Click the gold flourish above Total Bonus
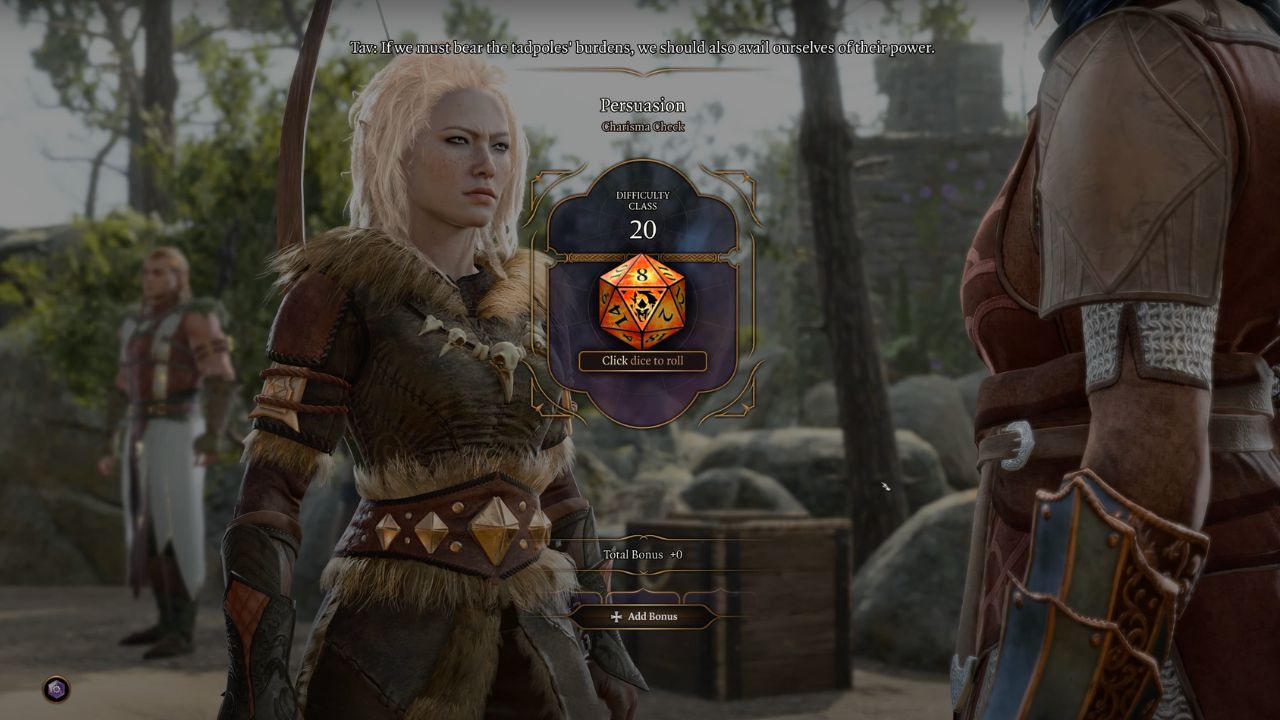1280x720 pixels. 645,538
